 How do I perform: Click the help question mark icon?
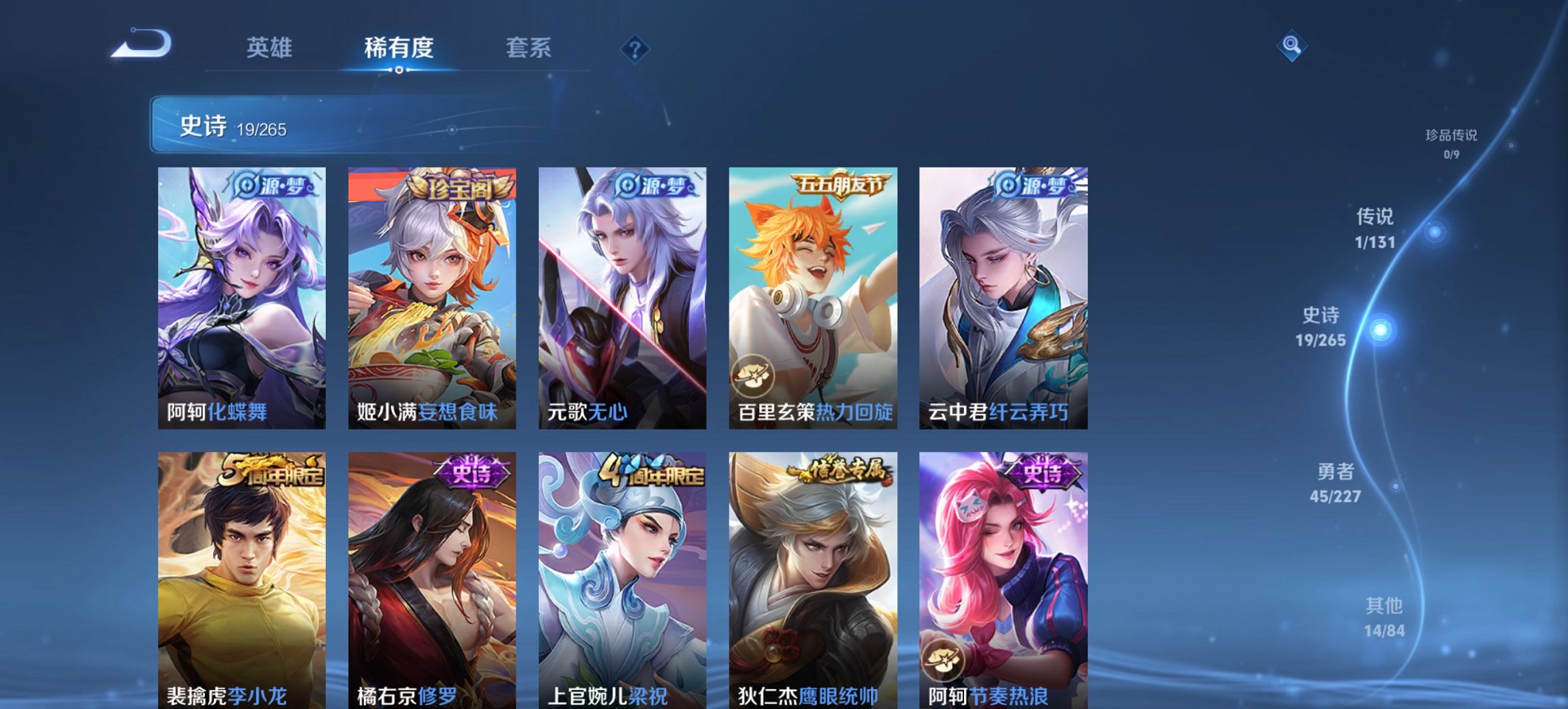tap(634, 49)
